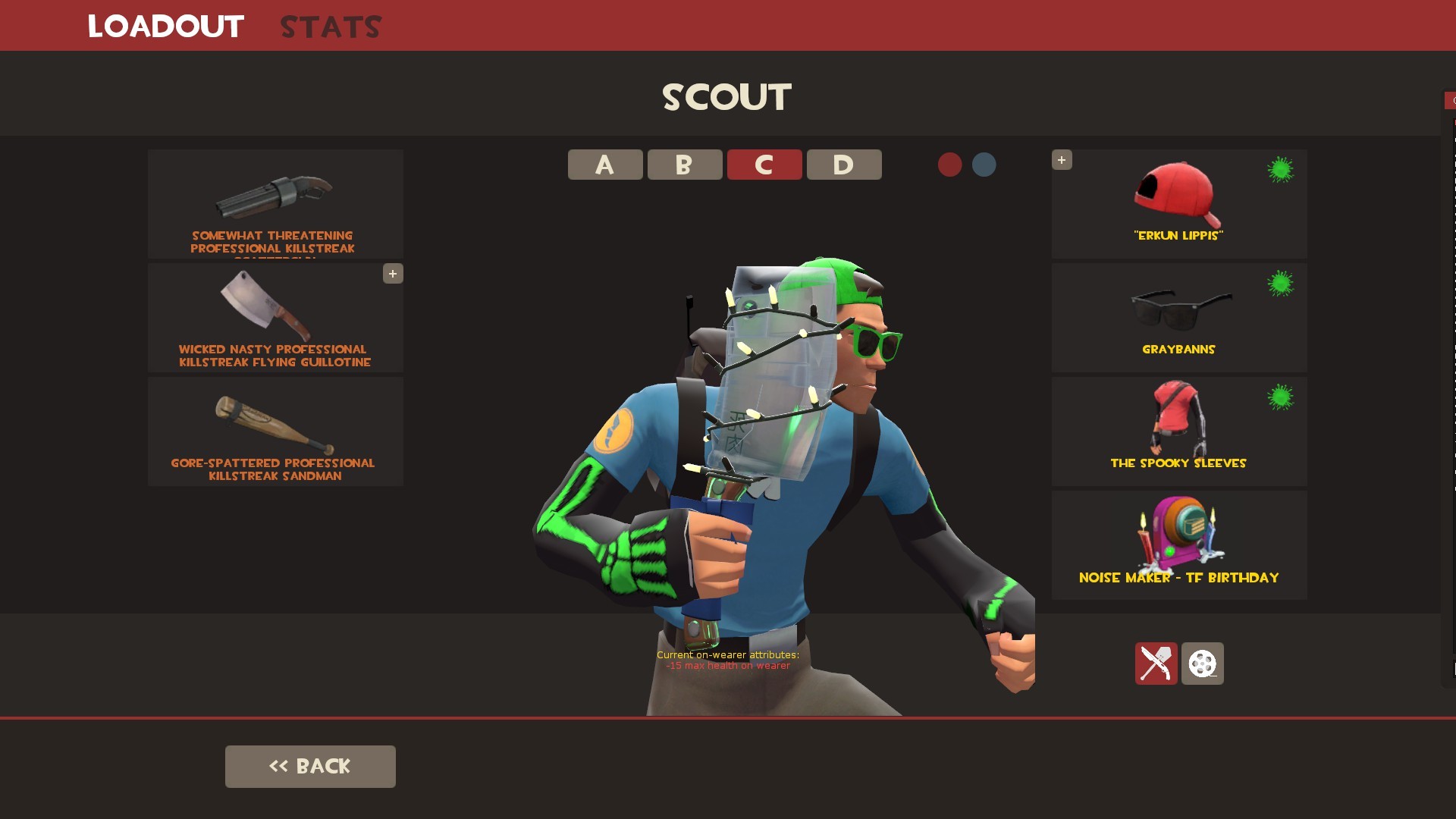
Task: Switch to loadout preset A
Action: pyautogui.click(x=604, y=165)
